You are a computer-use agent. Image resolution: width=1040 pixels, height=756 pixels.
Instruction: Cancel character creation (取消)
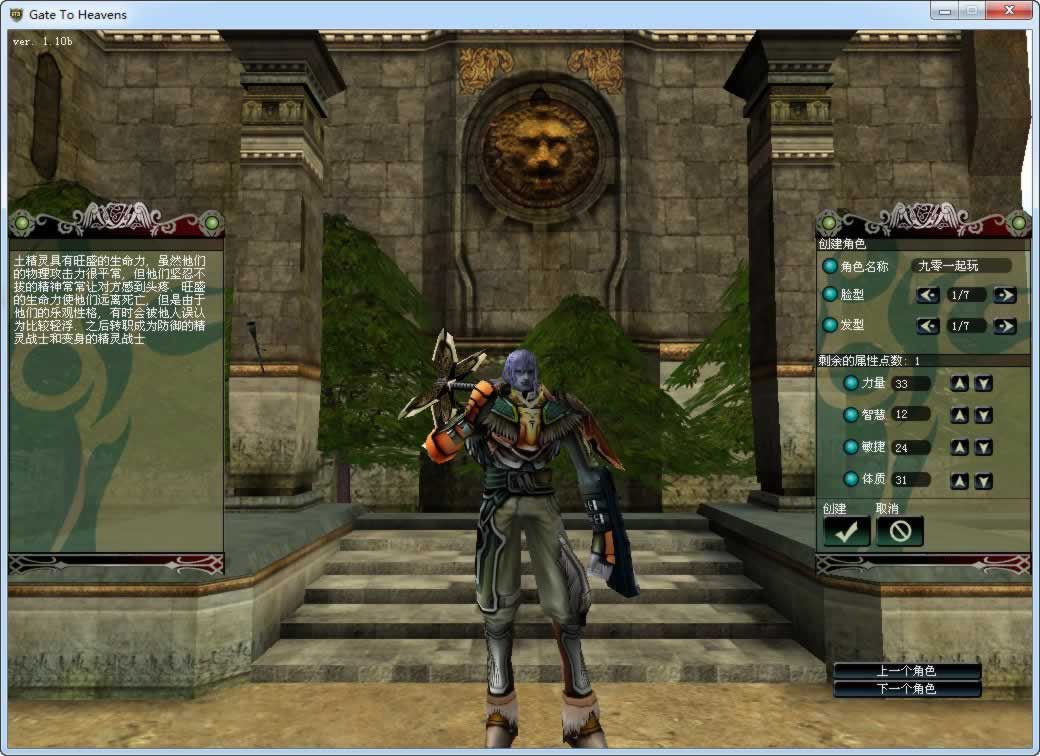pyautogui.click(x=899, y=532)
